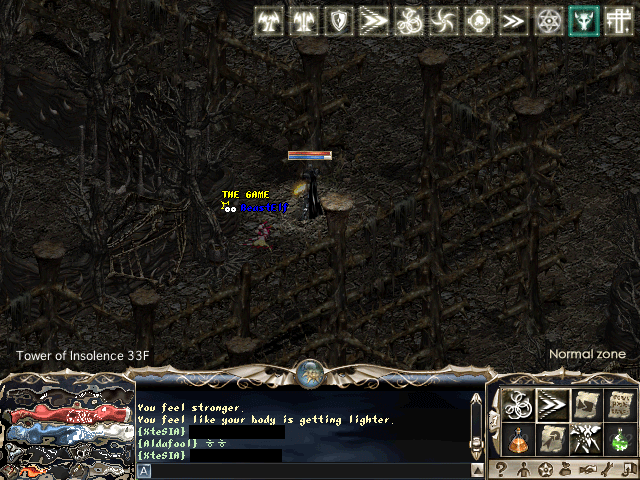Image resolution: width=640 pixels, height=480 pixels.
Task: Click the 'A' chat mode button
Action: pos(144,470)
